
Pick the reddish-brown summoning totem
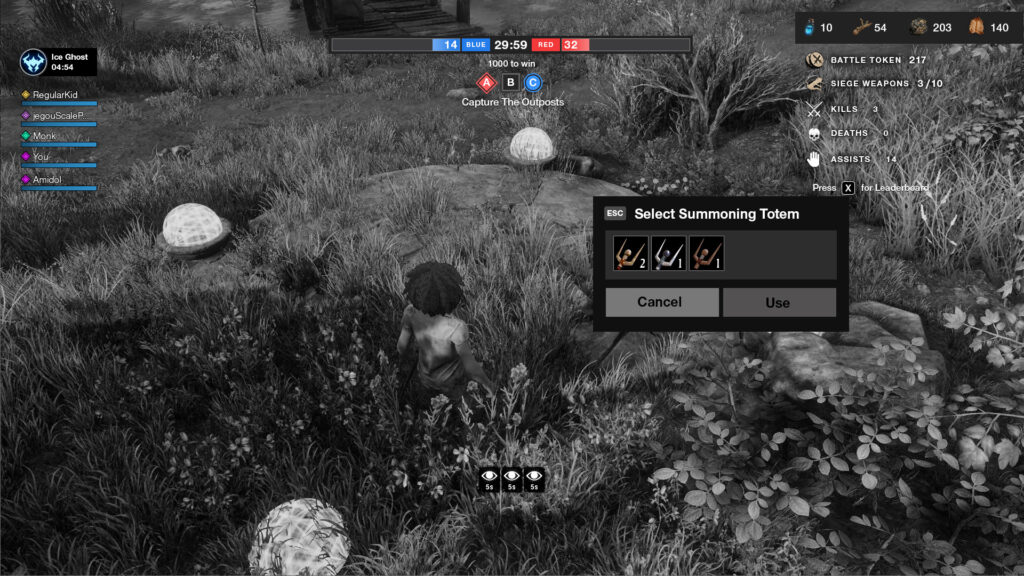tap(706, 254)
